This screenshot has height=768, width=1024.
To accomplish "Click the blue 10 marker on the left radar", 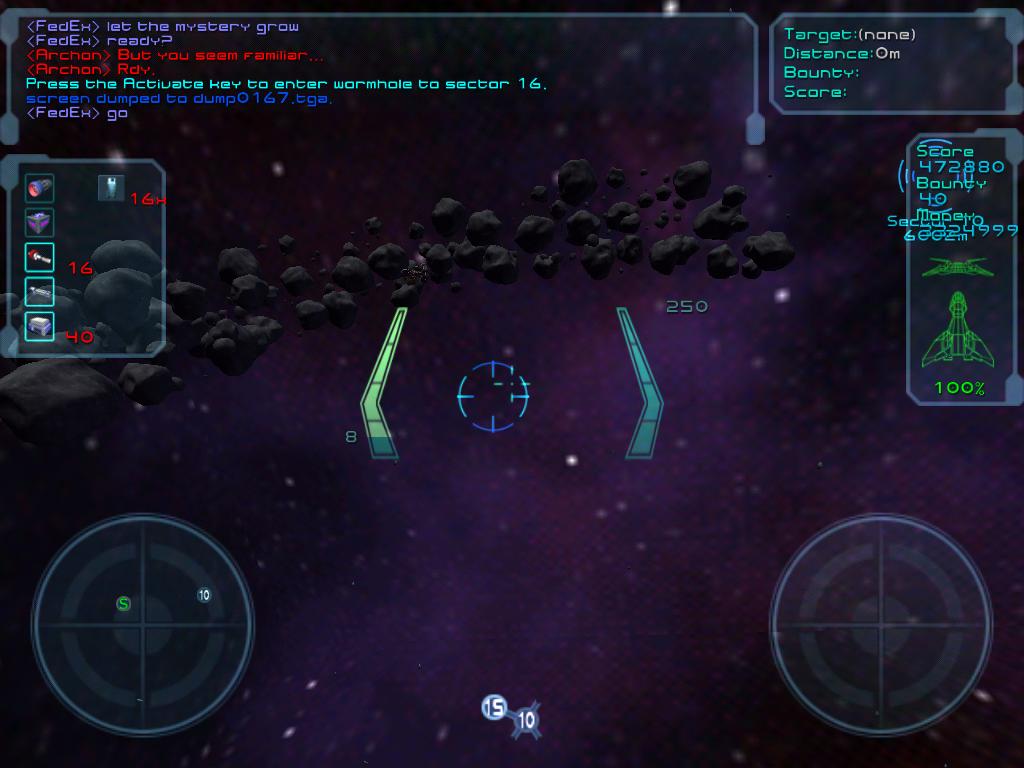I will tap(204, 595).
